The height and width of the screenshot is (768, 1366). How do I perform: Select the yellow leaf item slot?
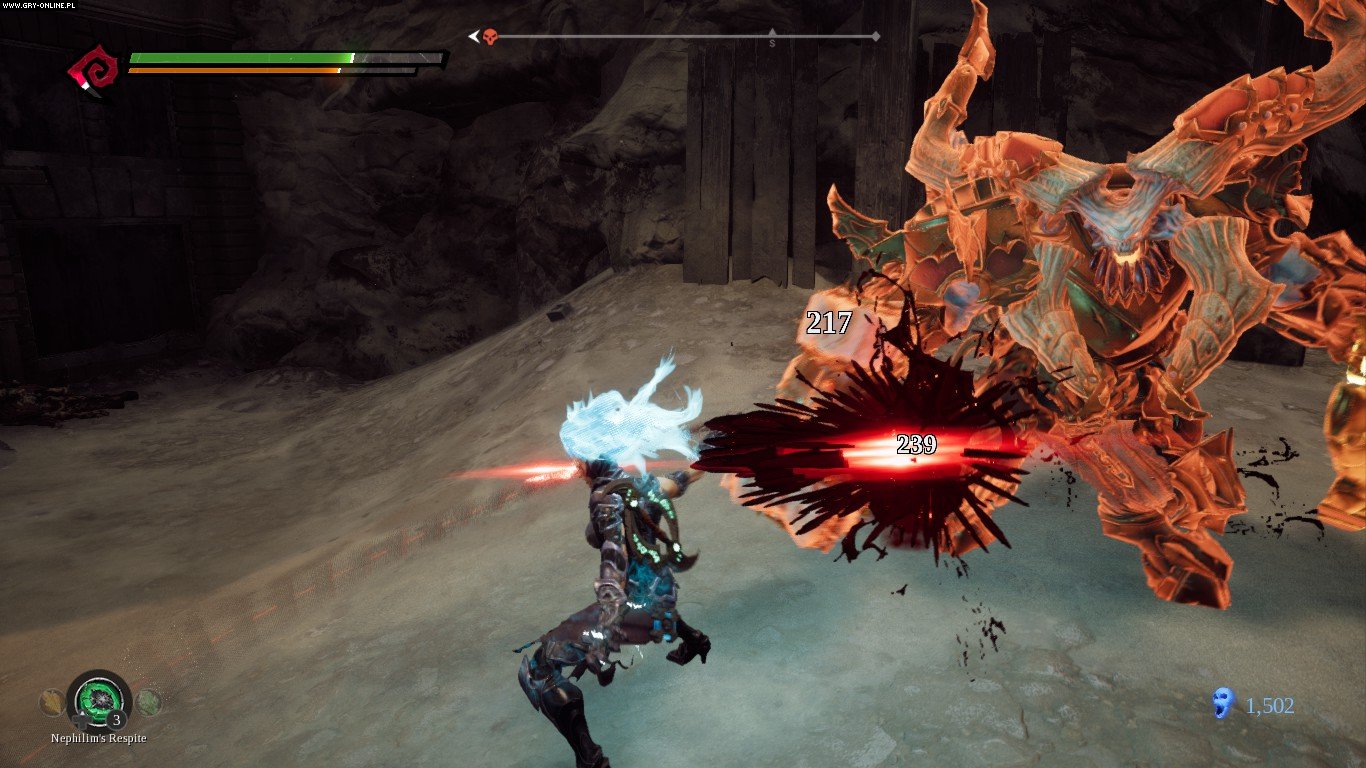[x=51, y=703]
